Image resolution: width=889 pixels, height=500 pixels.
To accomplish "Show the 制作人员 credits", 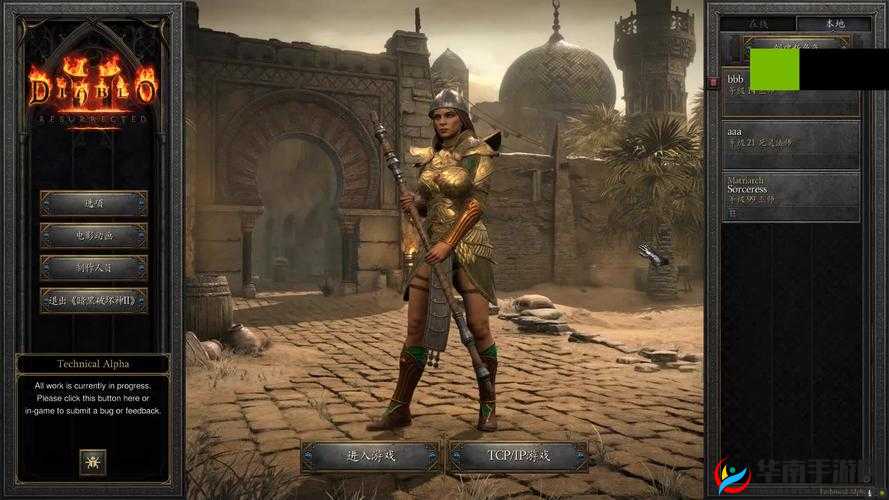I will tap(93, 268).
